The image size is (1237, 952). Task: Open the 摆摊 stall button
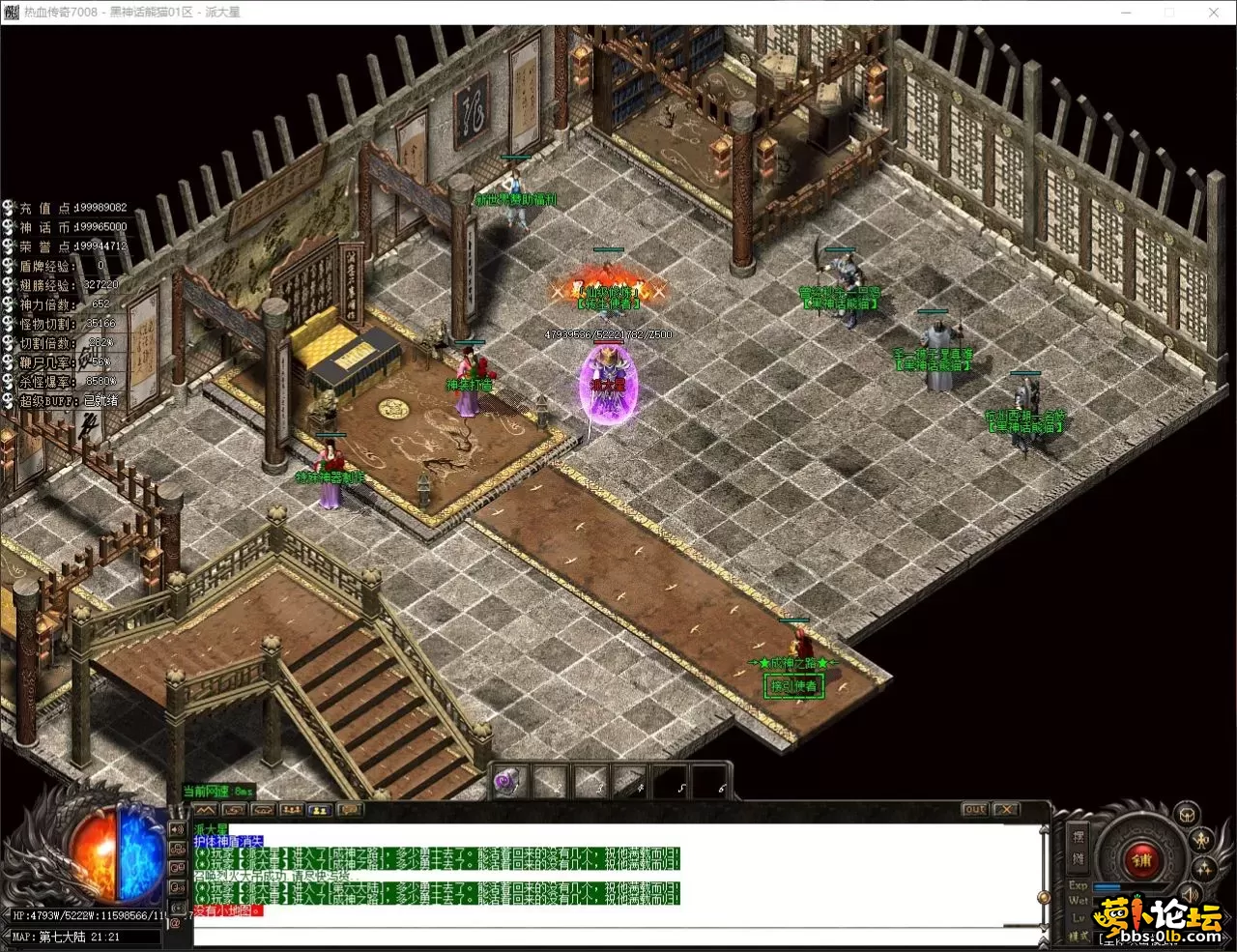pyautogui.click(x=1079, y=847)
